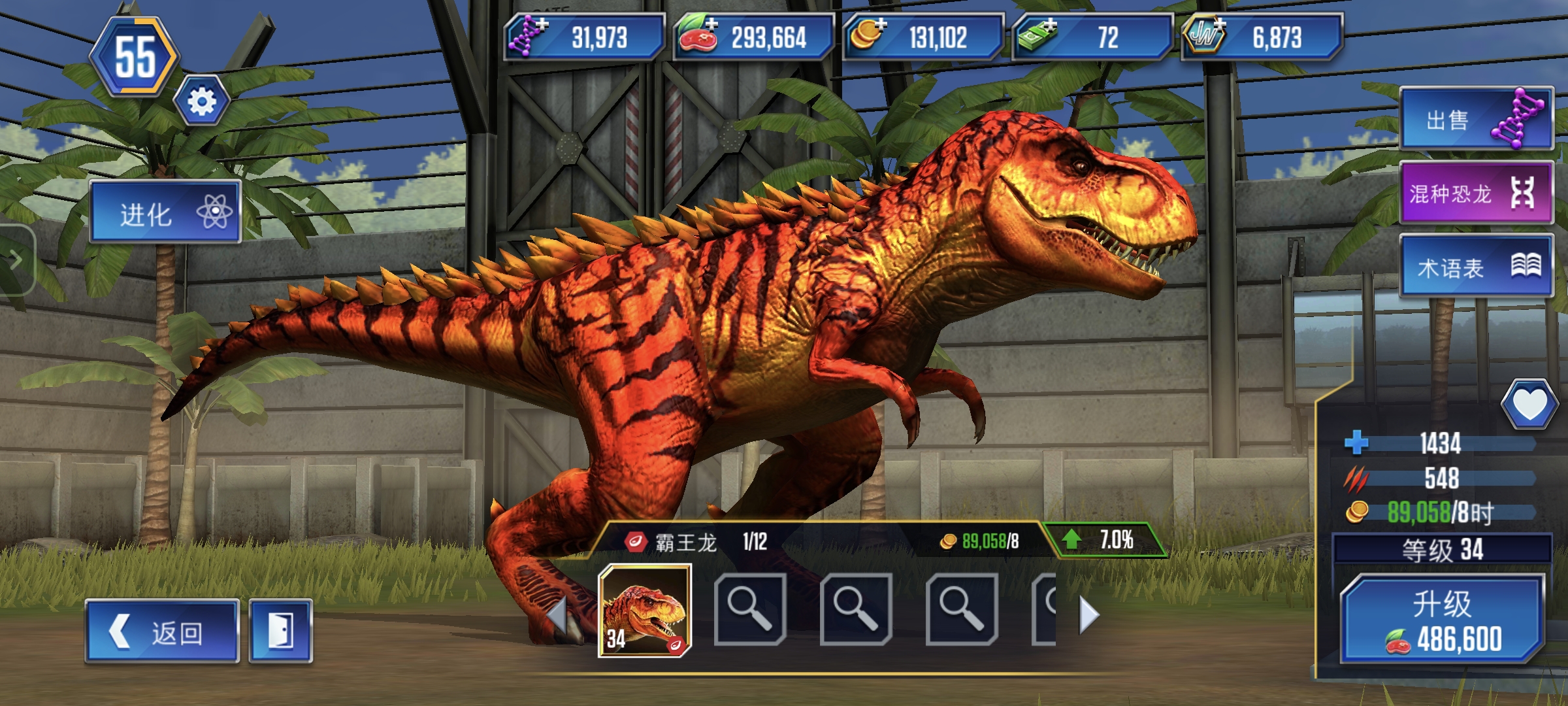Viewport: 1568px width, 706px height.
Task: Open the 混种恐龙 hybrid menu
Action: click(1476, 193)
